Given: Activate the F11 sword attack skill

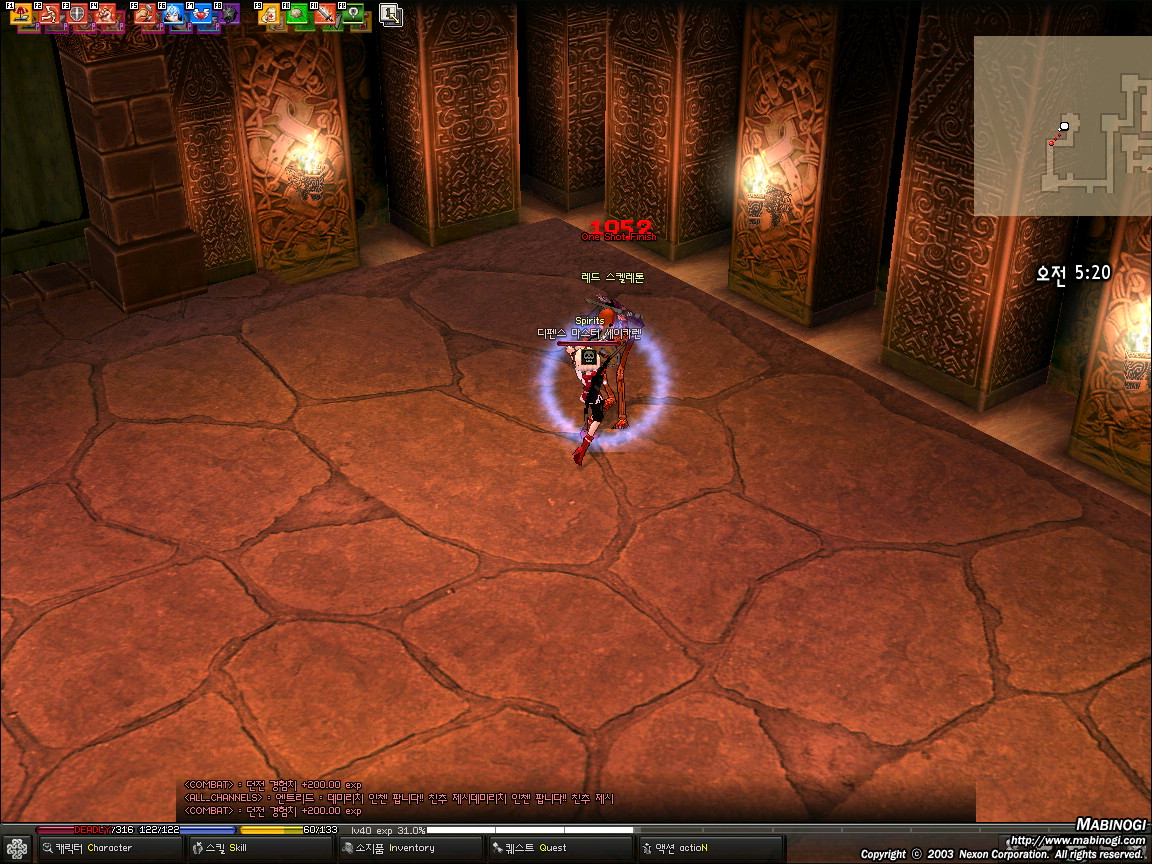Looking at the screenshot, I should point(325,15).
